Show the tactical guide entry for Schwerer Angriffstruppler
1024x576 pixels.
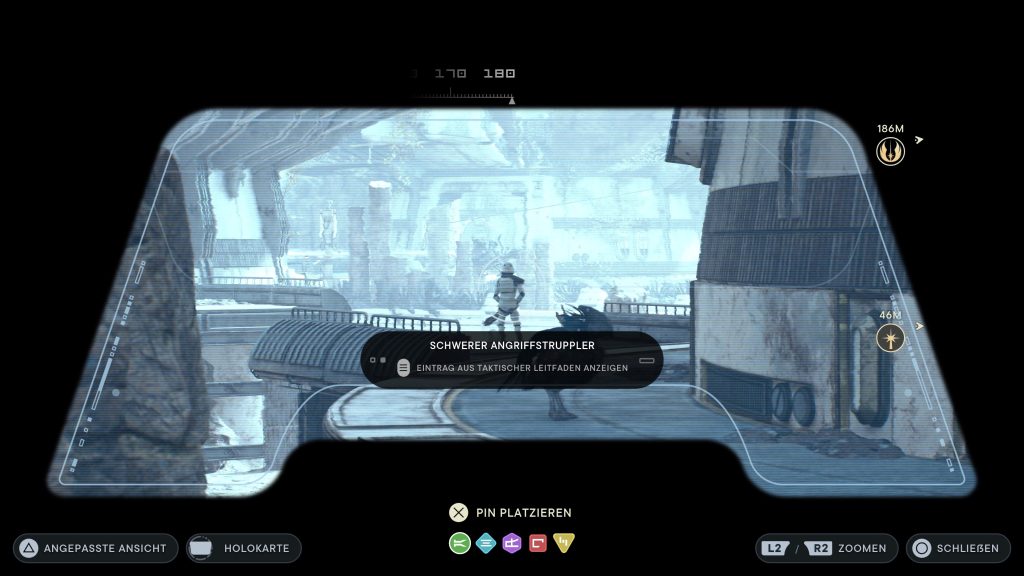[512, 367]
